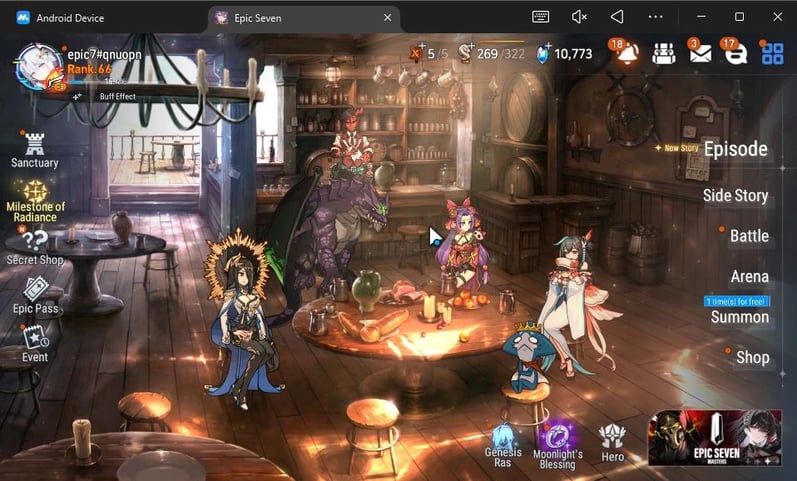Open the Event calendar icon
This screenshot has width=797, height=481.
[35, 343]
